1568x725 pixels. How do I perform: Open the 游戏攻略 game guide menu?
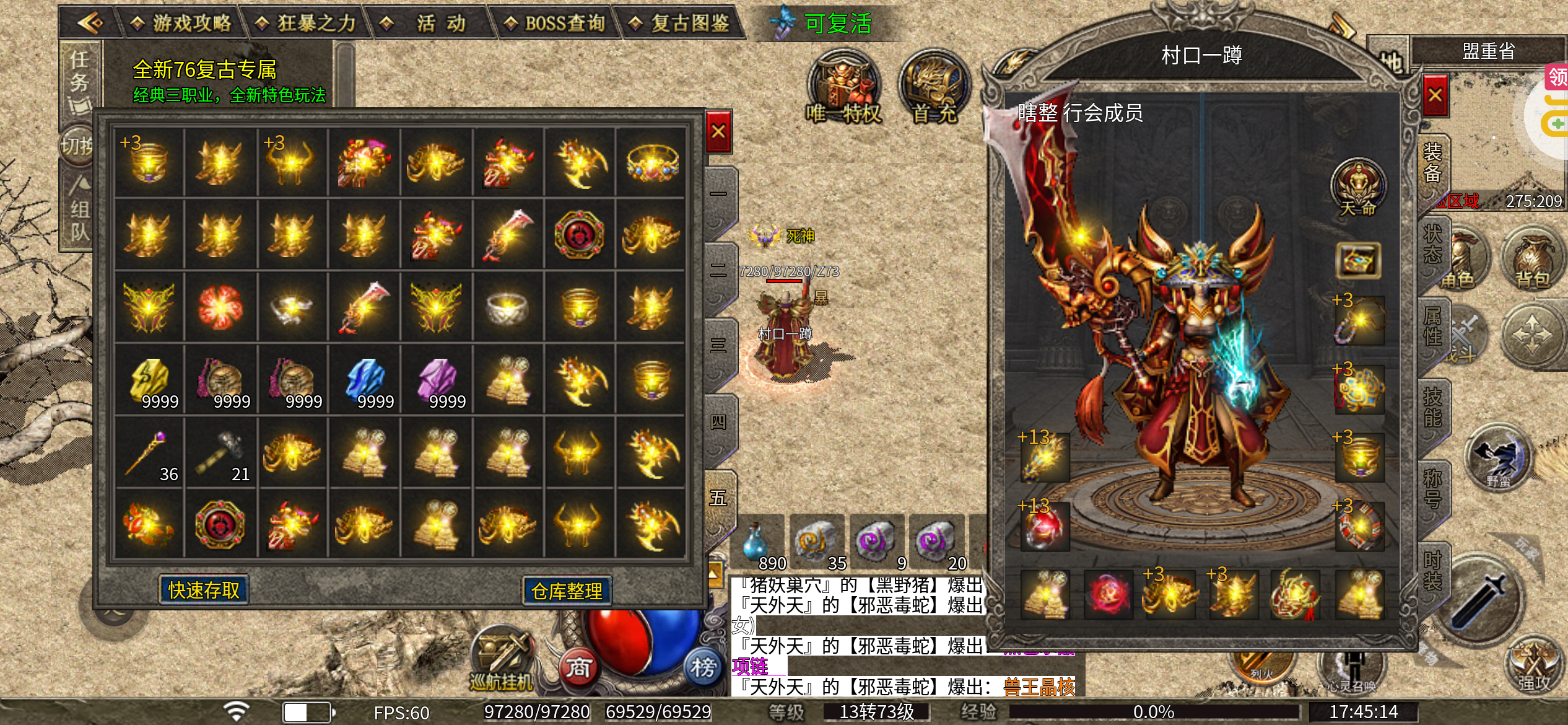tap(181, 24)
